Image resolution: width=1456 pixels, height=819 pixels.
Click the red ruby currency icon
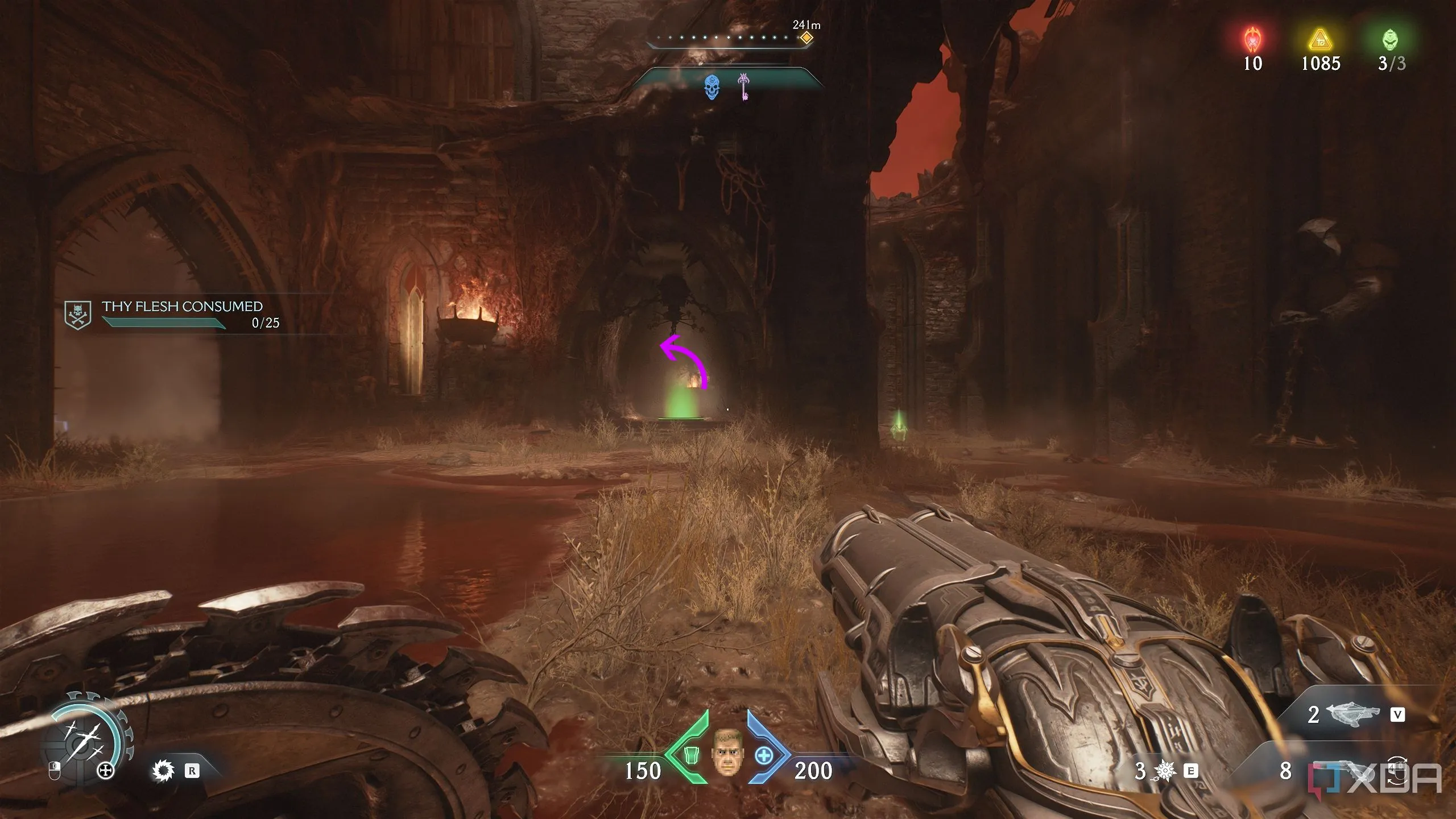1252,40
